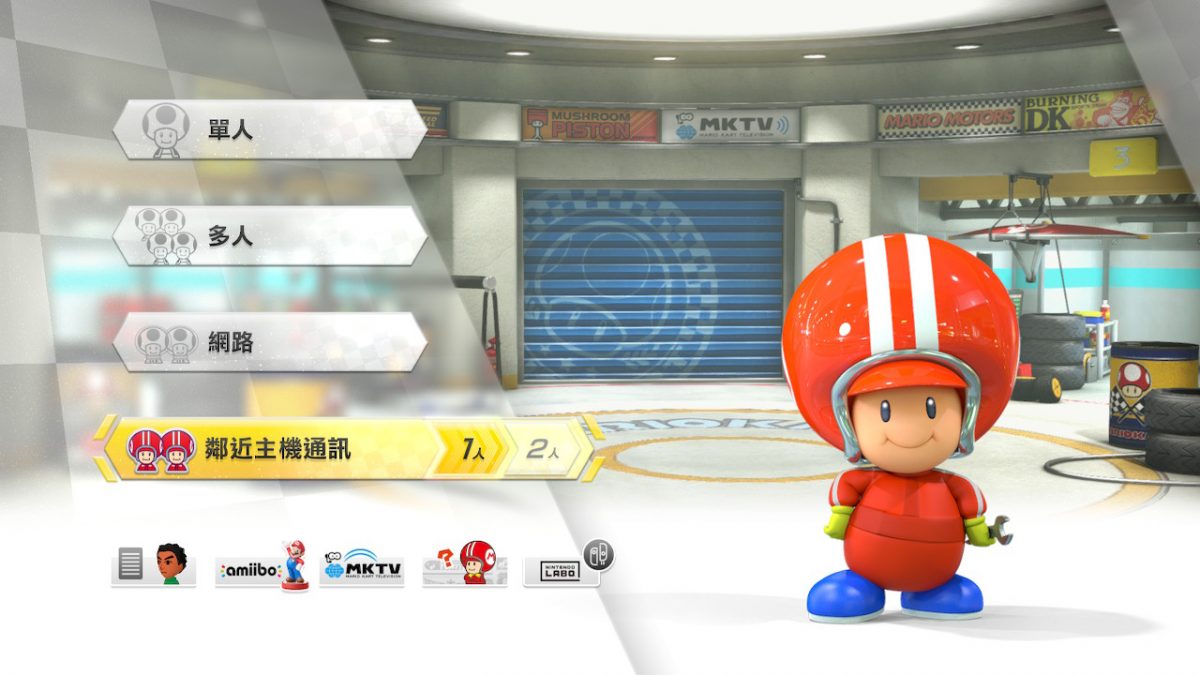Select the 單人 single player mode
Screen dimensions: 1200x675
pos(270,129)
